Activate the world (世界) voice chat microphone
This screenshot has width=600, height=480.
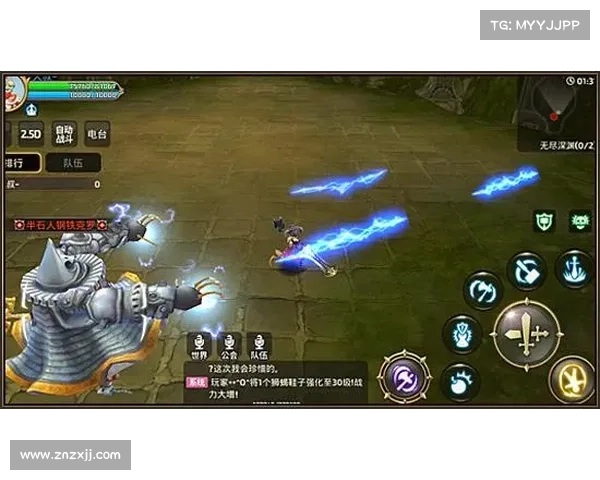coord(199,341)
